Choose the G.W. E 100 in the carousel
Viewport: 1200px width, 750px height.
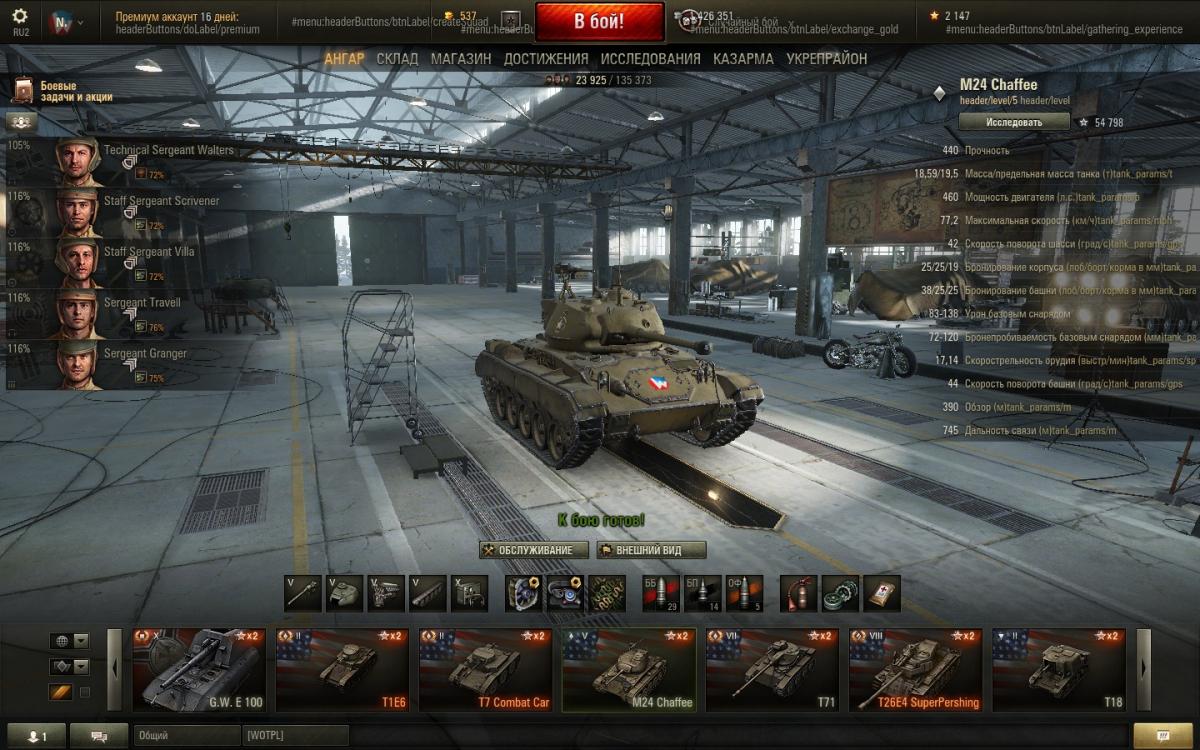pyautogui.click(x=200, y=669)
